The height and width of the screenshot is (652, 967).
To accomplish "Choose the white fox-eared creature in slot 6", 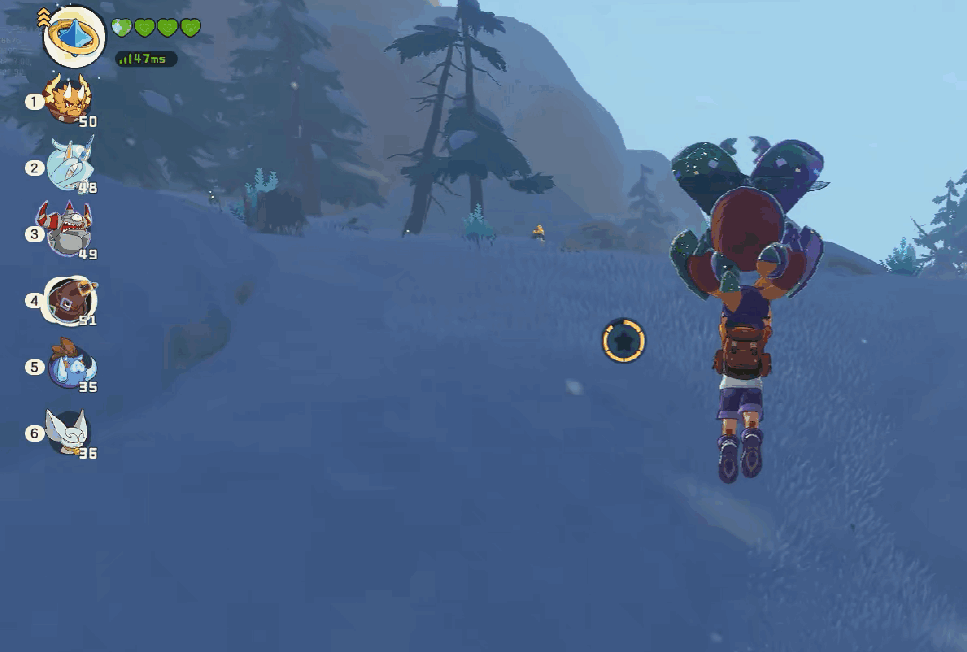I will tap(69, 432).
